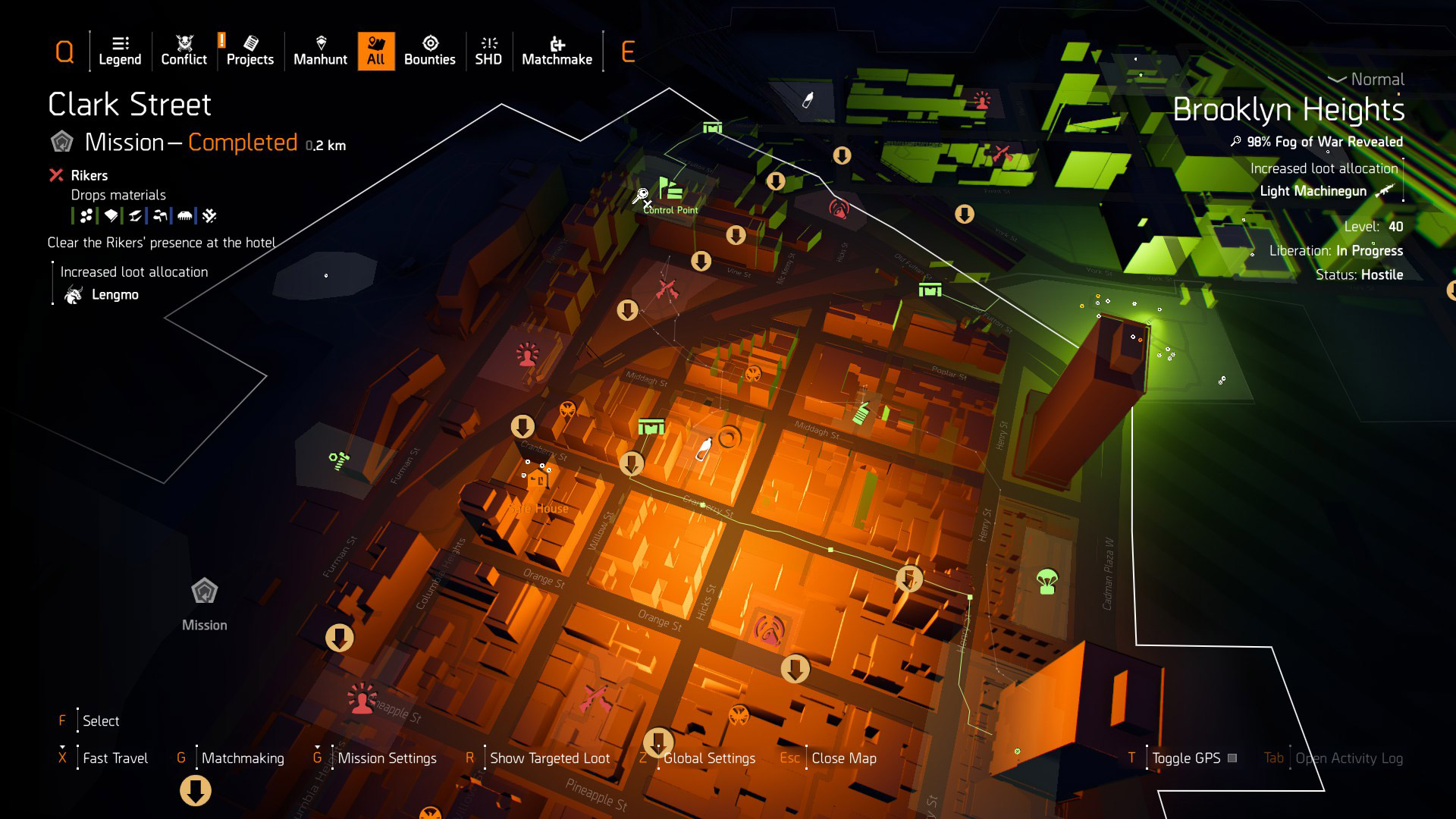Click the Safe House map marker

click(x=538, y=479)
